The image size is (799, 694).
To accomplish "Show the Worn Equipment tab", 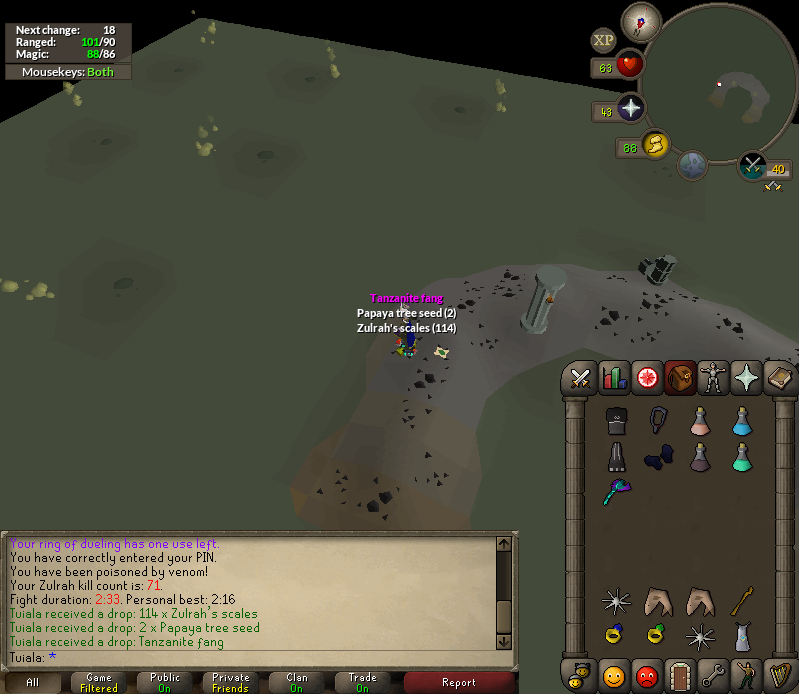I will 712,378.
